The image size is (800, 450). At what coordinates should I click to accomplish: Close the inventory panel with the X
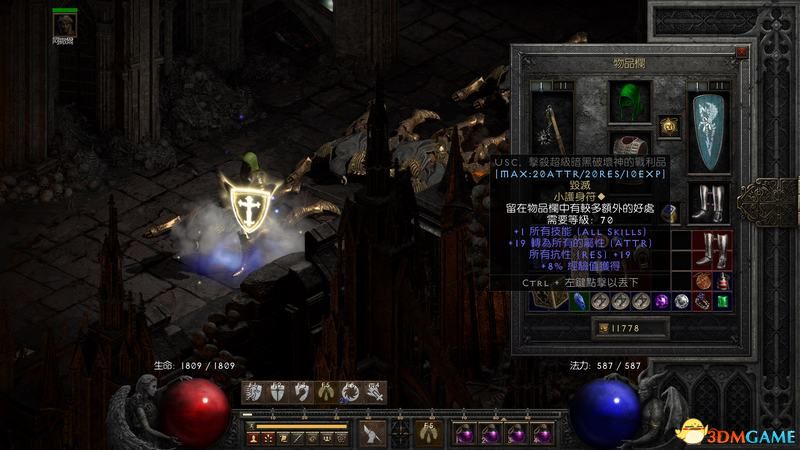point(740,50)
